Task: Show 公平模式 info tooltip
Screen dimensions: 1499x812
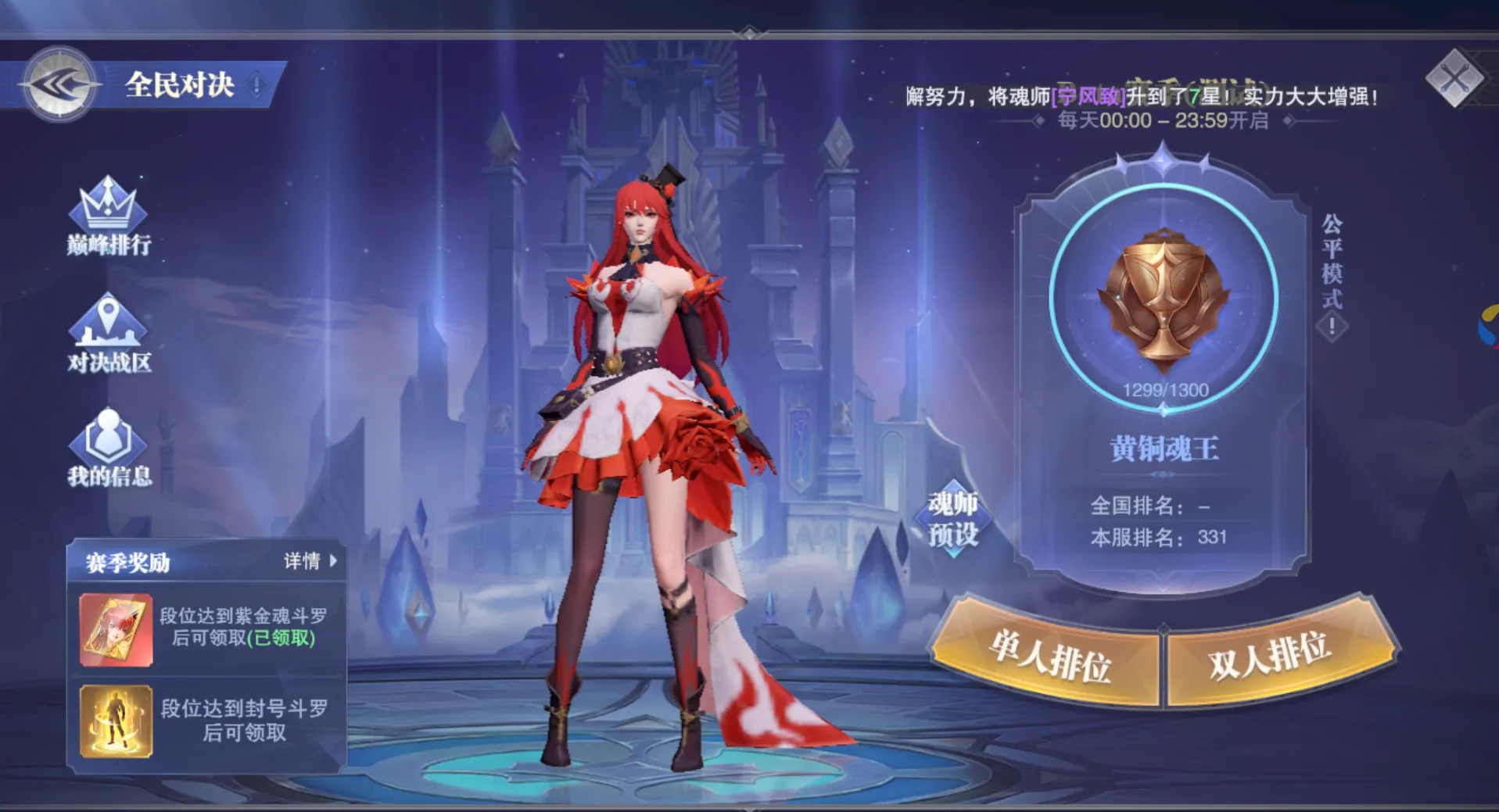Action: tap(1332, 327)
